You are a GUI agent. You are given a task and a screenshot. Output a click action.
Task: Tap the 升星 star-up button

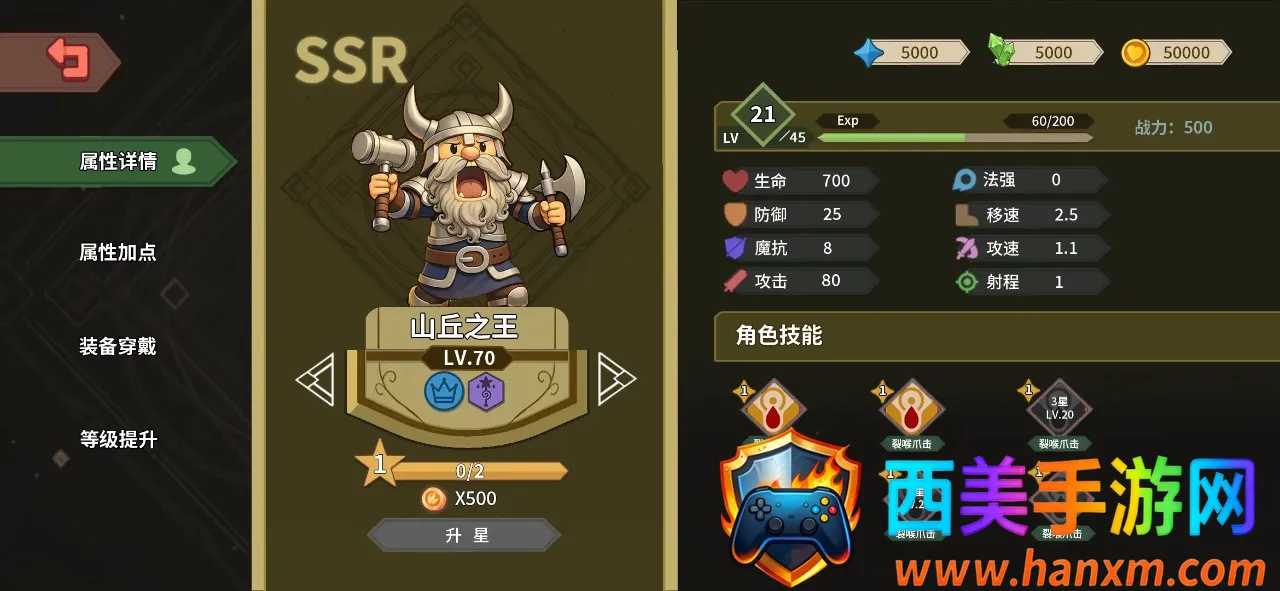click(x=466, y=535)
